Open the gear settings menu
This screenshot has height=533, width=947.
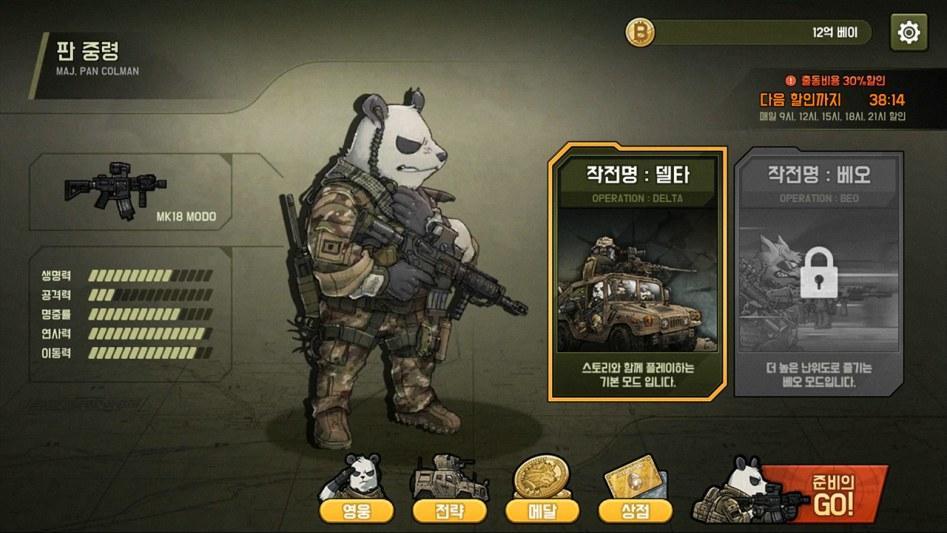[908, 32]
